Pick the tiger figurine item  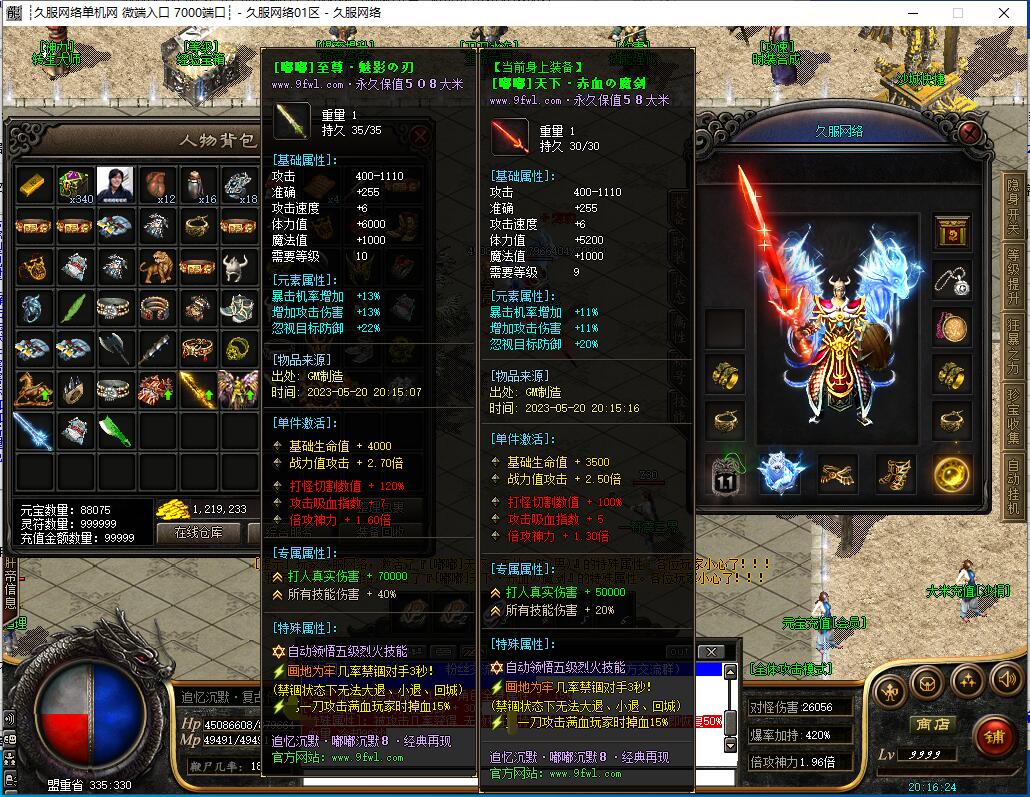click(x=157, y=267)
